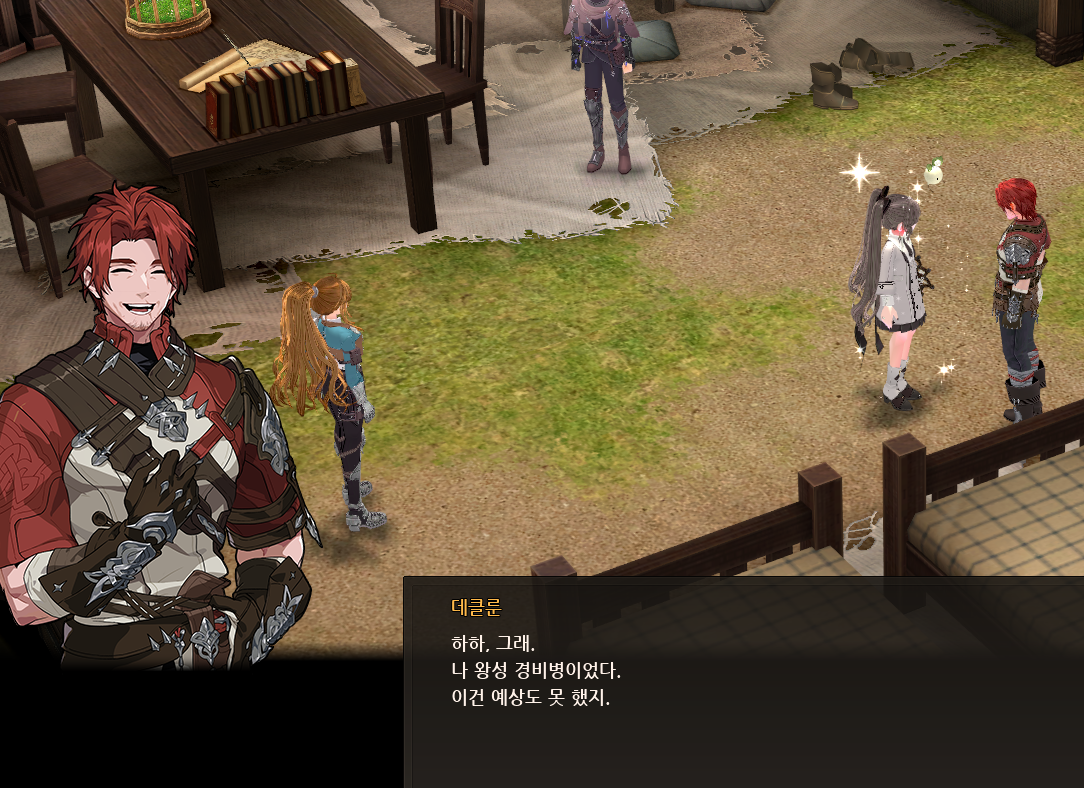Screen dimensions: 1084x788
Task: Click the 데클룬 dialogue box to continue
Action: 742,682
